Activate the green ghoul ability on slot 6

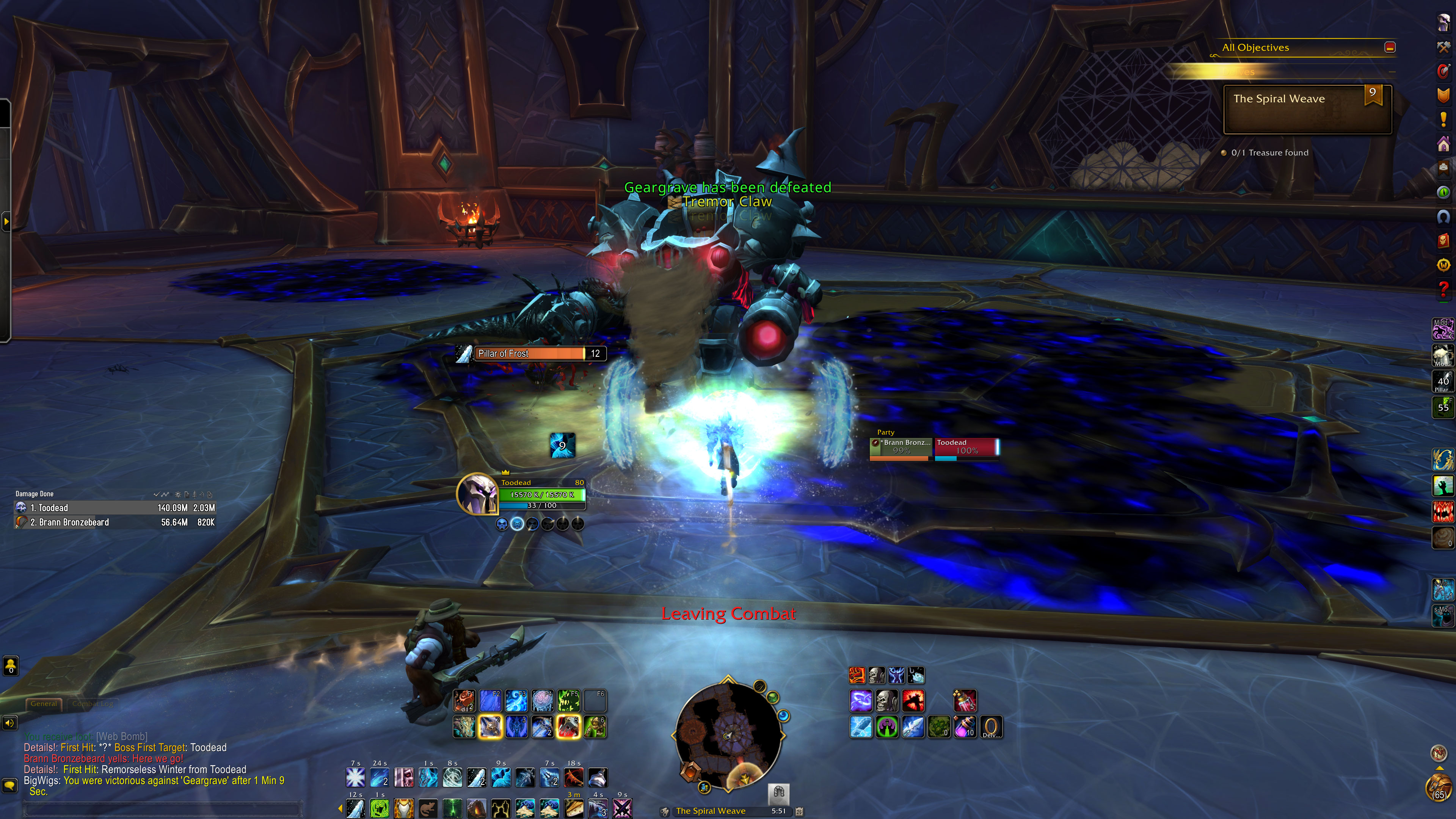click(x=595, y=727)
